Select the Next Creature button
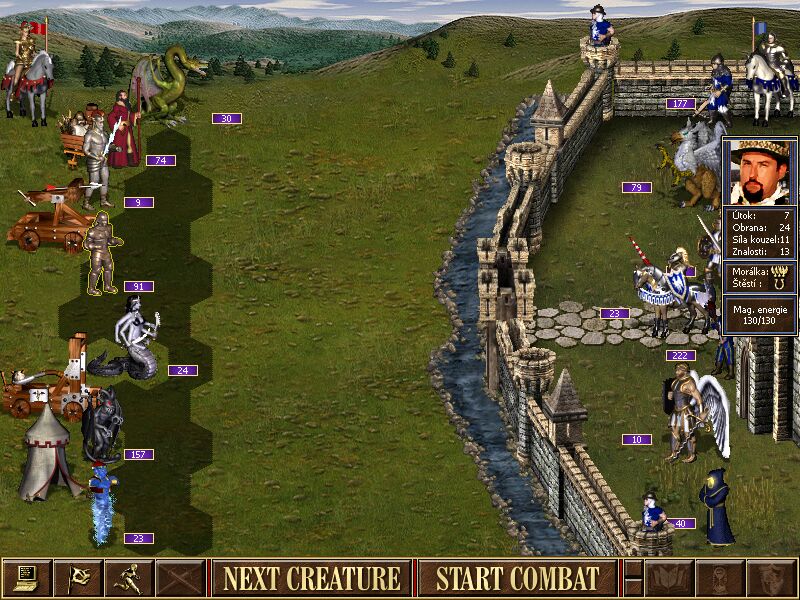The height and width of the screenshot is (600, 800). click(312, 578)
